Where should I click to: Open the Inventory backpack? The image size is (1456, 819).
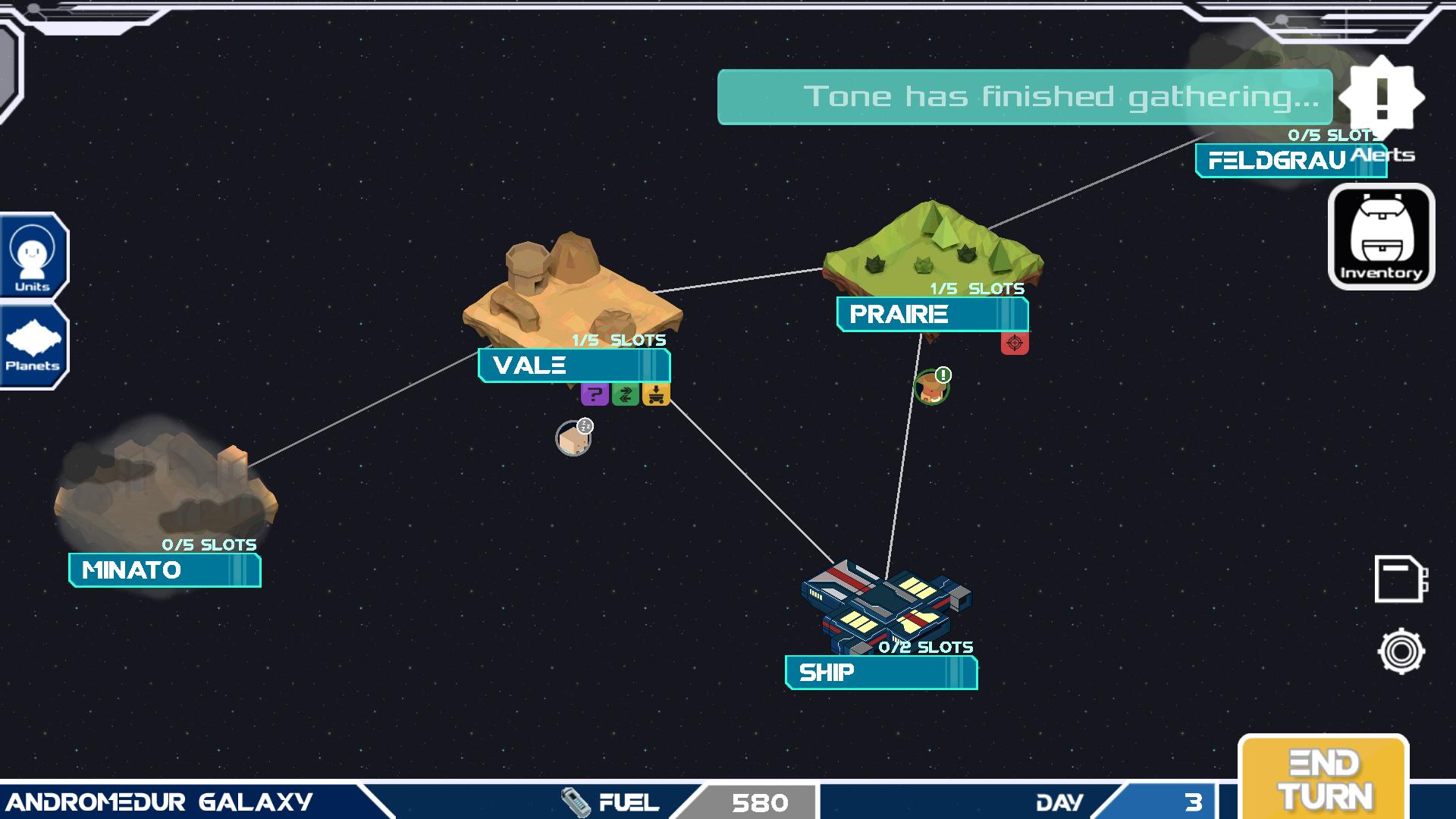click(1381, 237)
